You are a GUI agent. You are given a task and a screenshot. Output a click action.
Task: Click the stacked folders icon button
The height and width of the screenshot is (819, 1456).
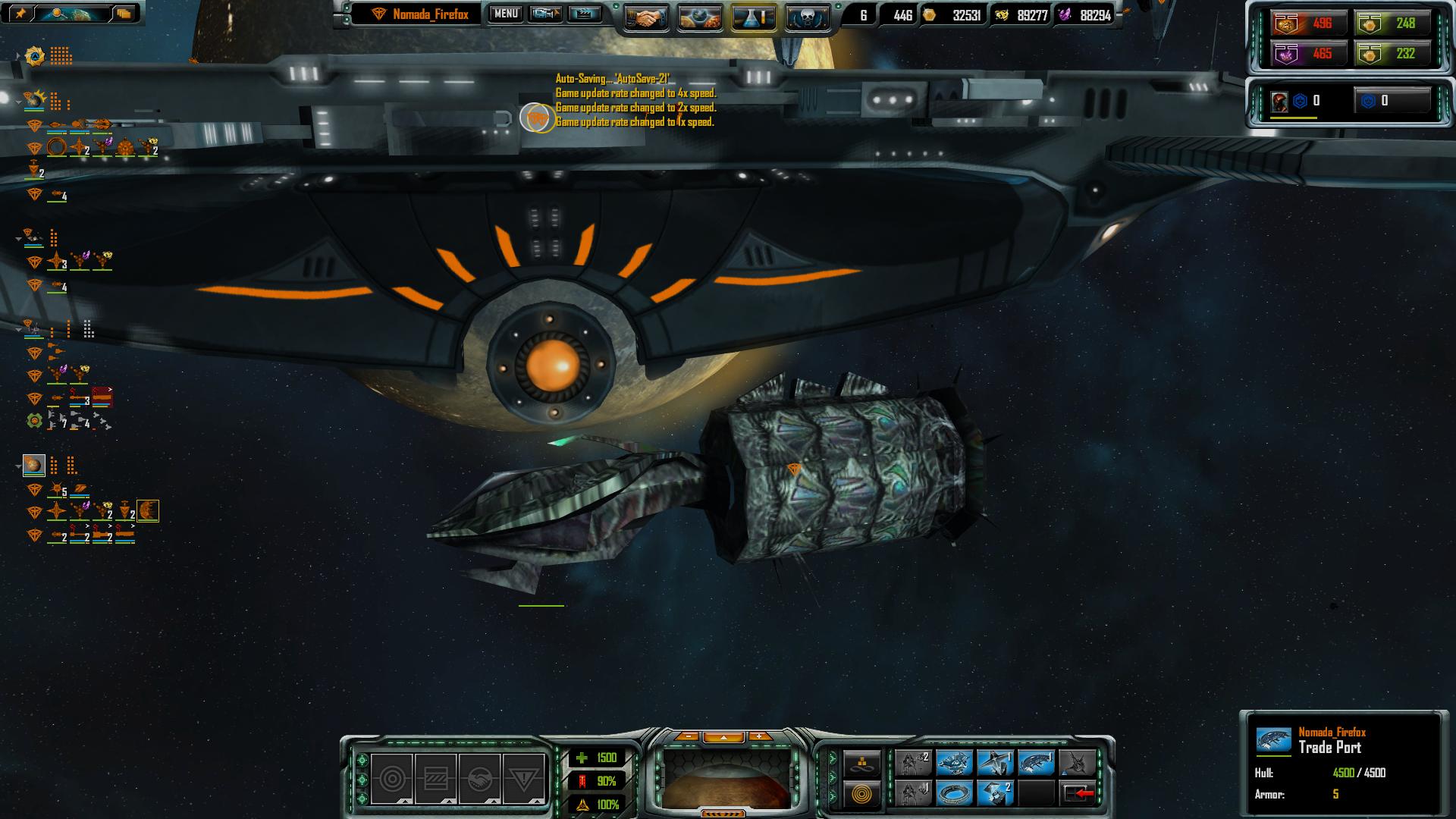(x=124, y=13)
